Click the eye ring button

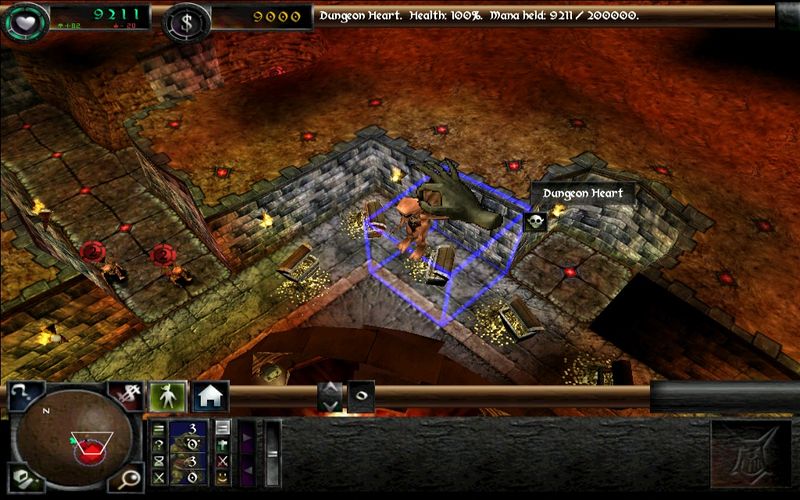(x=360, y=396)
